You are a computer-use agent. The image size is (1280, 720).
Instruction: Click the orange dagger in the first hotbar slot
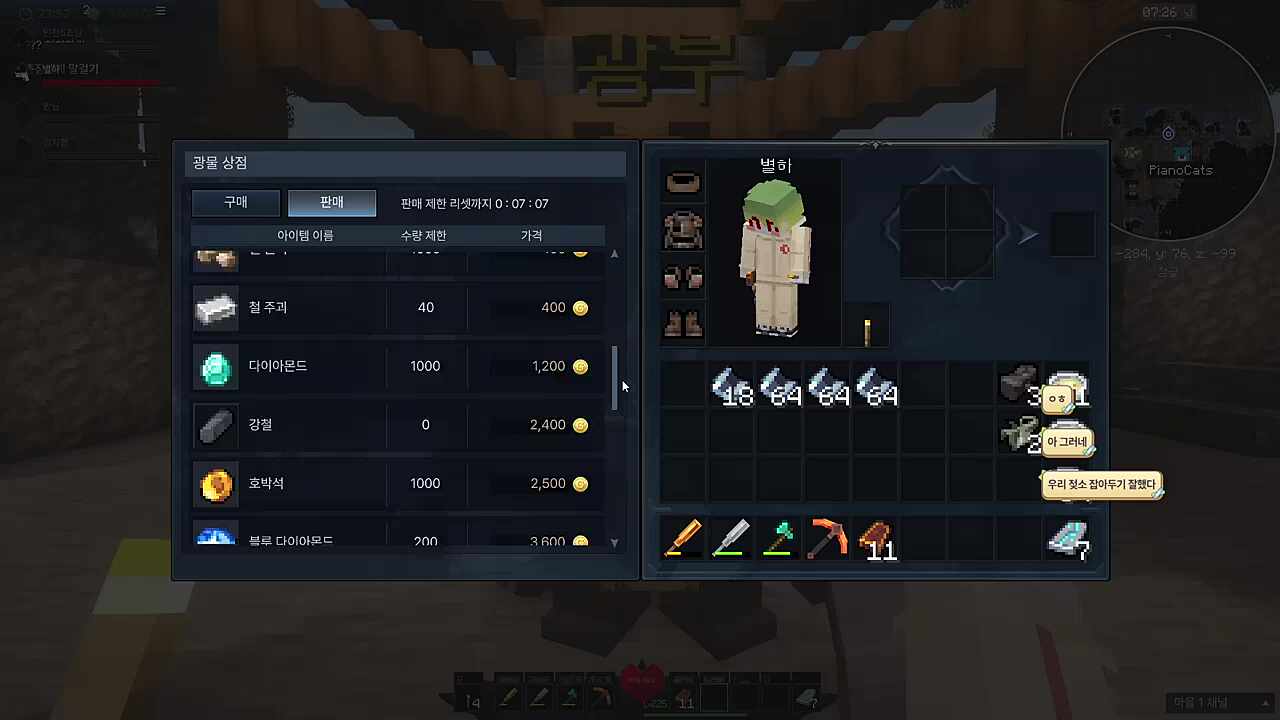click(x=684, y=540)
